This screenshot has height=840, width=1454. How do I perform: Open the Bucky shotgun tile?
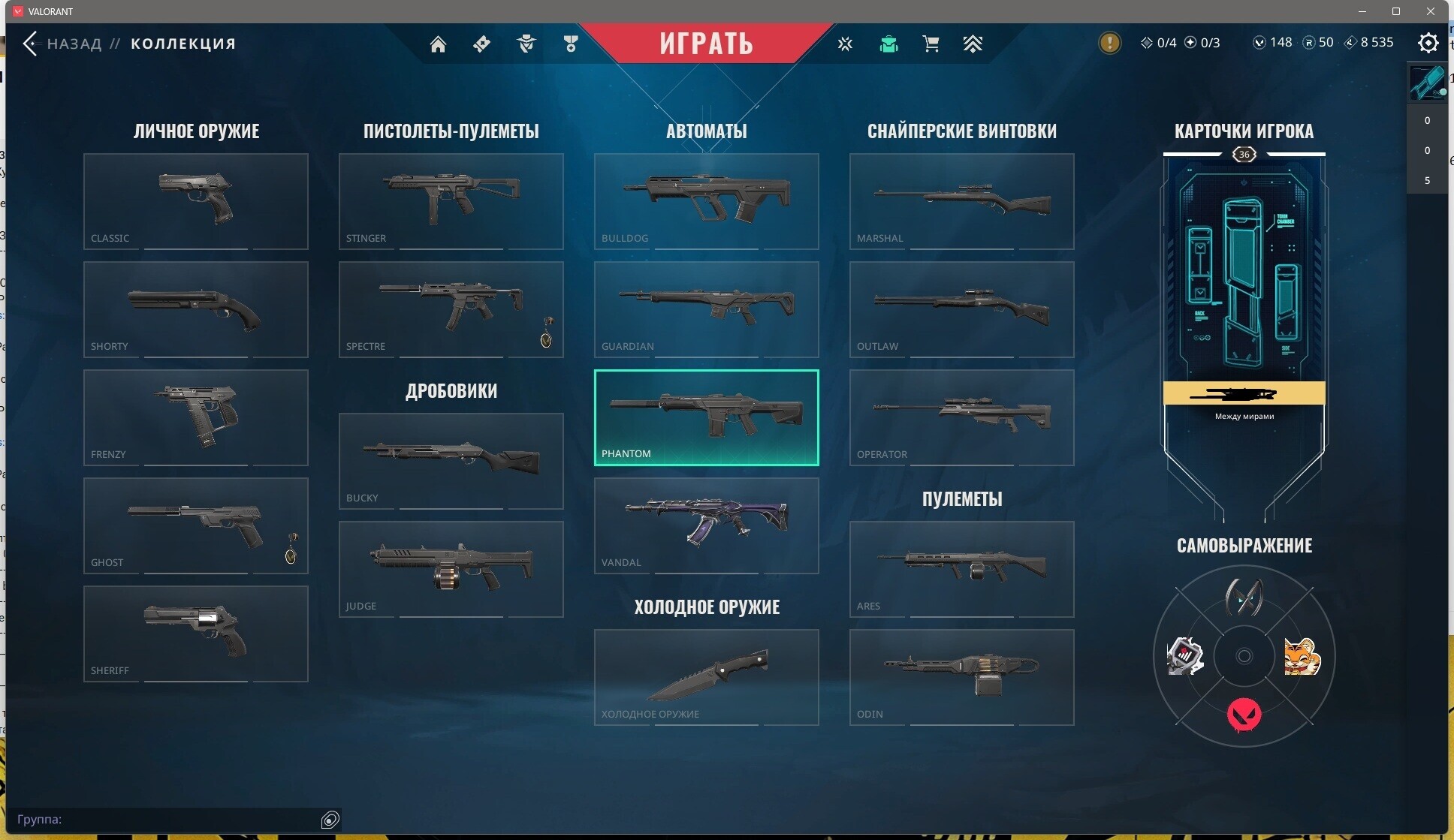tap(451, 461)
